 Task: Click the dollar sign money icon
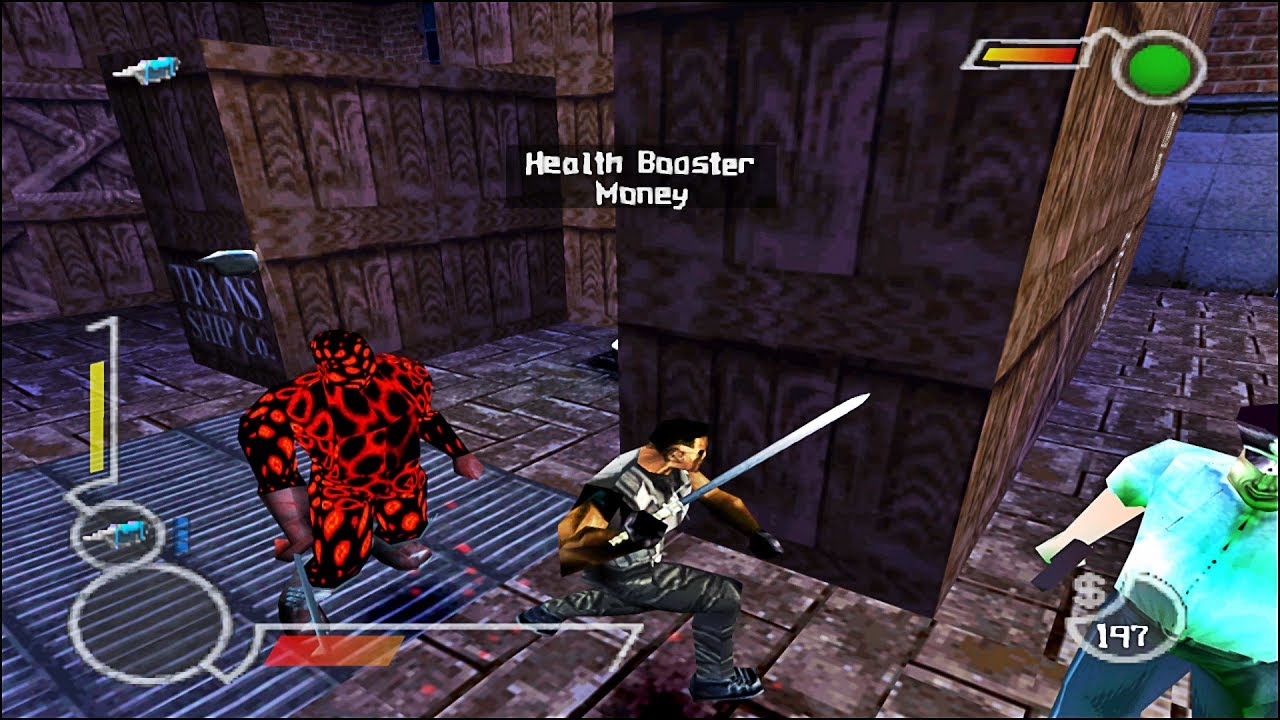(1092, 592)
